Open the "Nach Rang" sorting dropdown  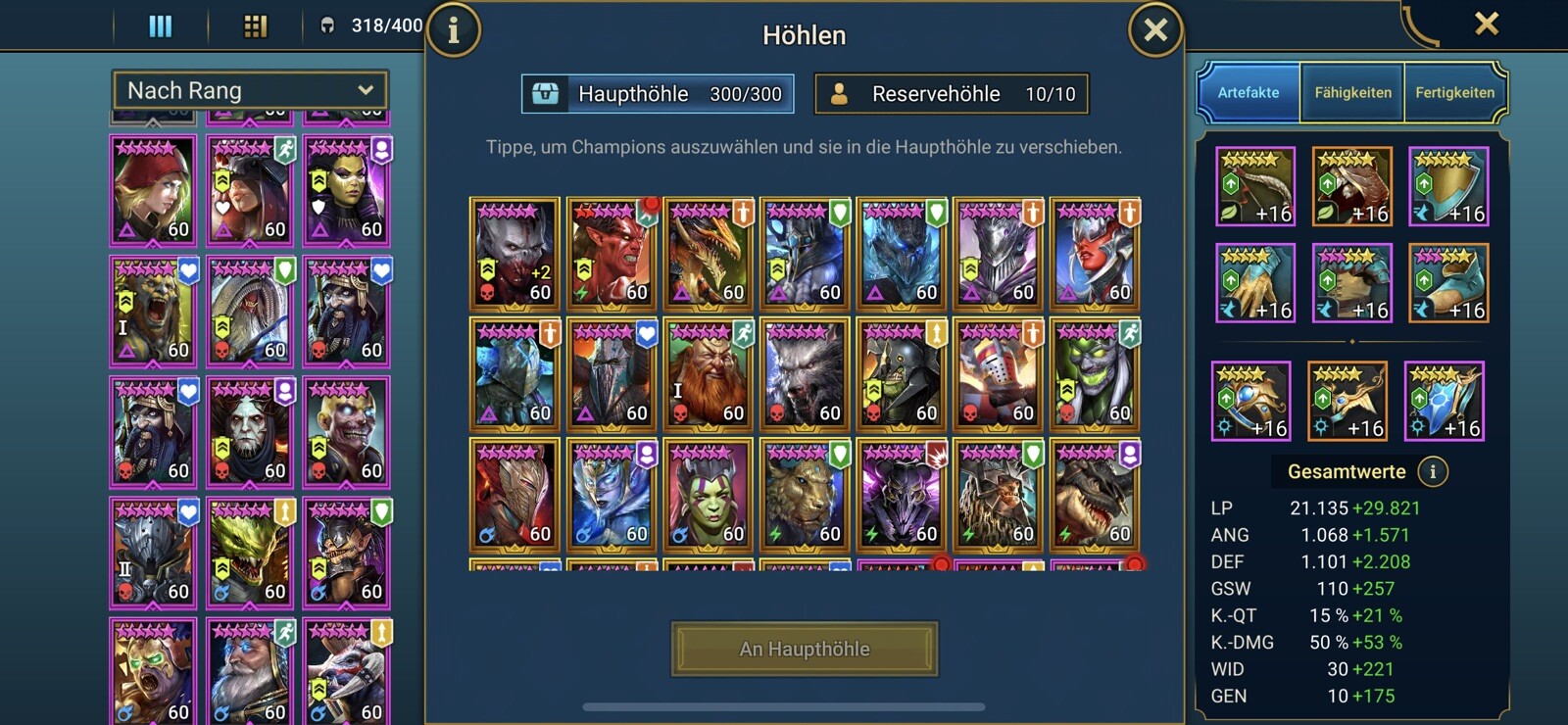pos(250,89)
